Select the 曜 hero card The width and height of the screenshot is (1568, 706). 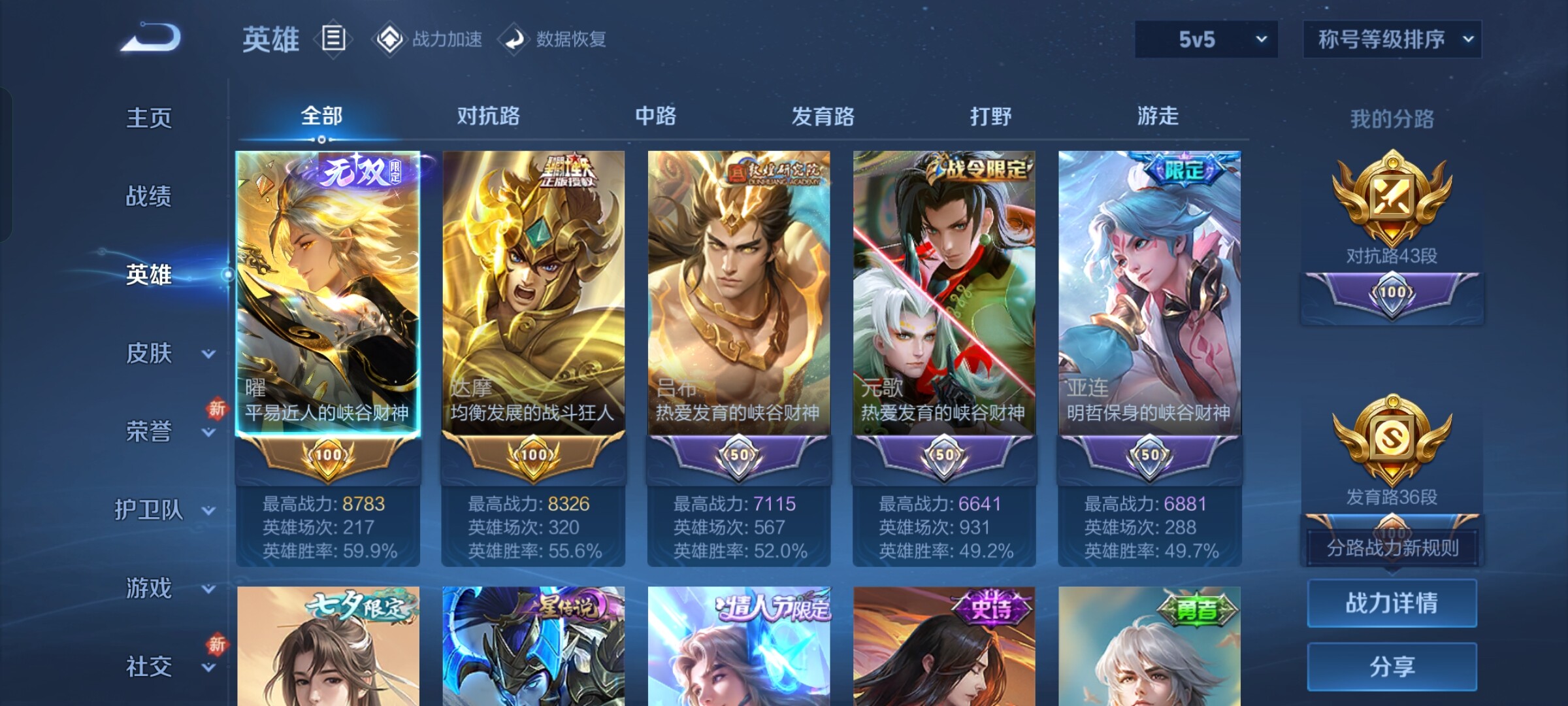click(x=328, y=294)
